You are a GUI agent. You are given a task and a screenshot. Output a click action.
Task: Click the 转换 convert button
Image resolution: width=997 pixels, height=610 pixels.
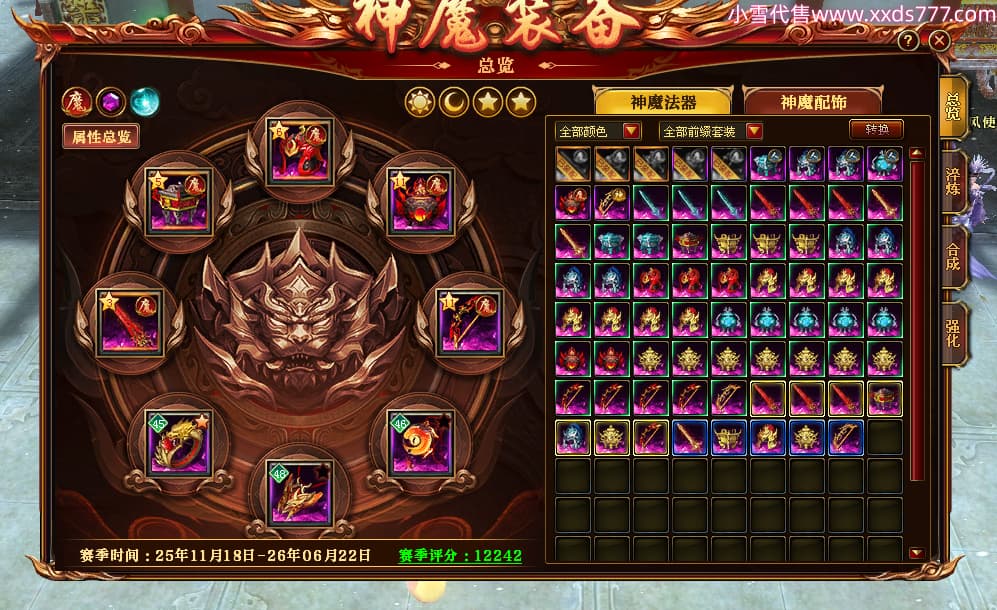[x=876, y=130]
